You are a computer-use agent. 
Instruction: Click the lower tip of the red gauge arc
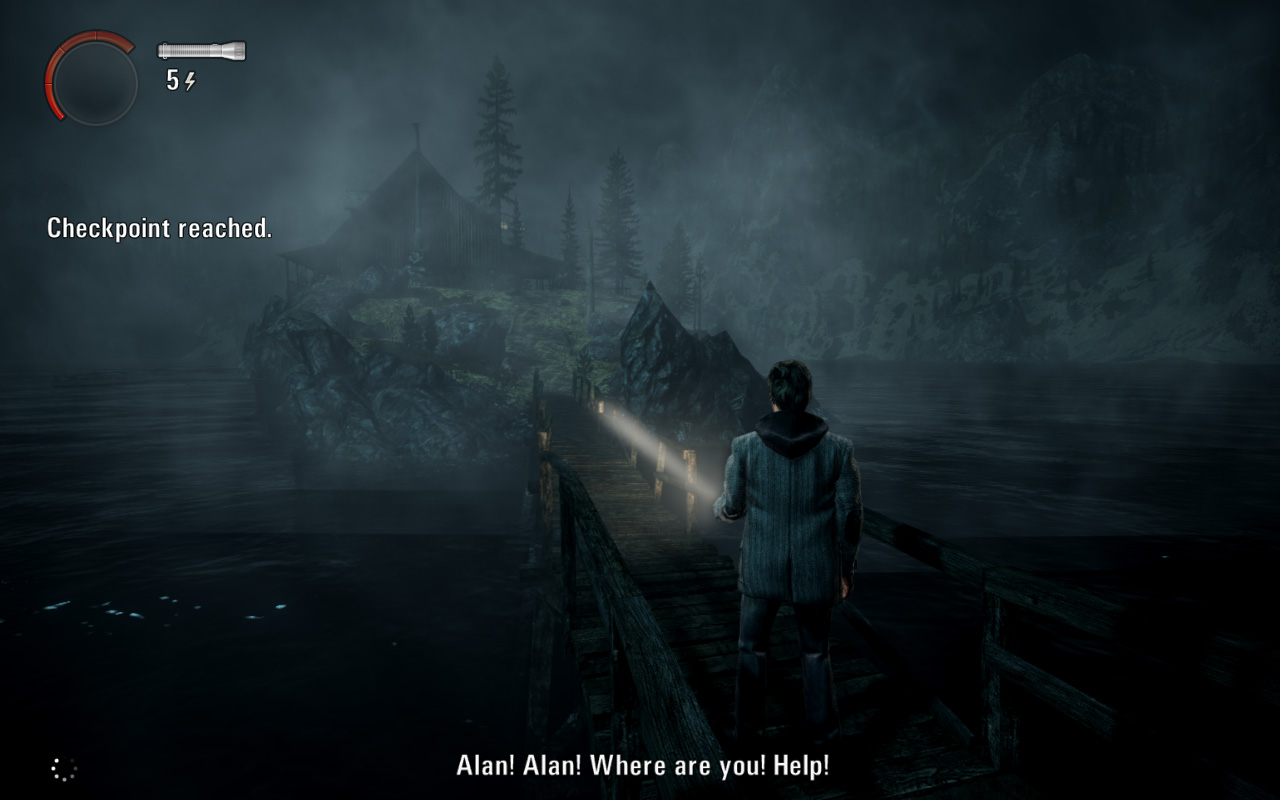[59, 115]
